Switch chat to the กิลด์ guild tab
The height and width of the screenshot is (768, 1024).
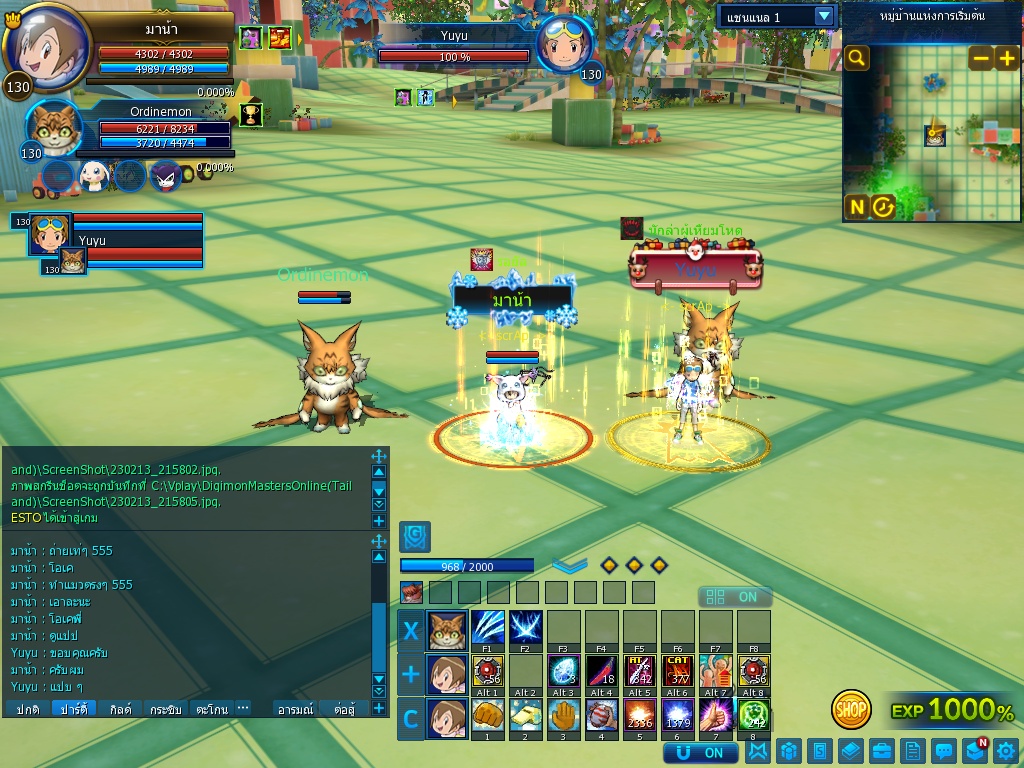click(120, 709)
